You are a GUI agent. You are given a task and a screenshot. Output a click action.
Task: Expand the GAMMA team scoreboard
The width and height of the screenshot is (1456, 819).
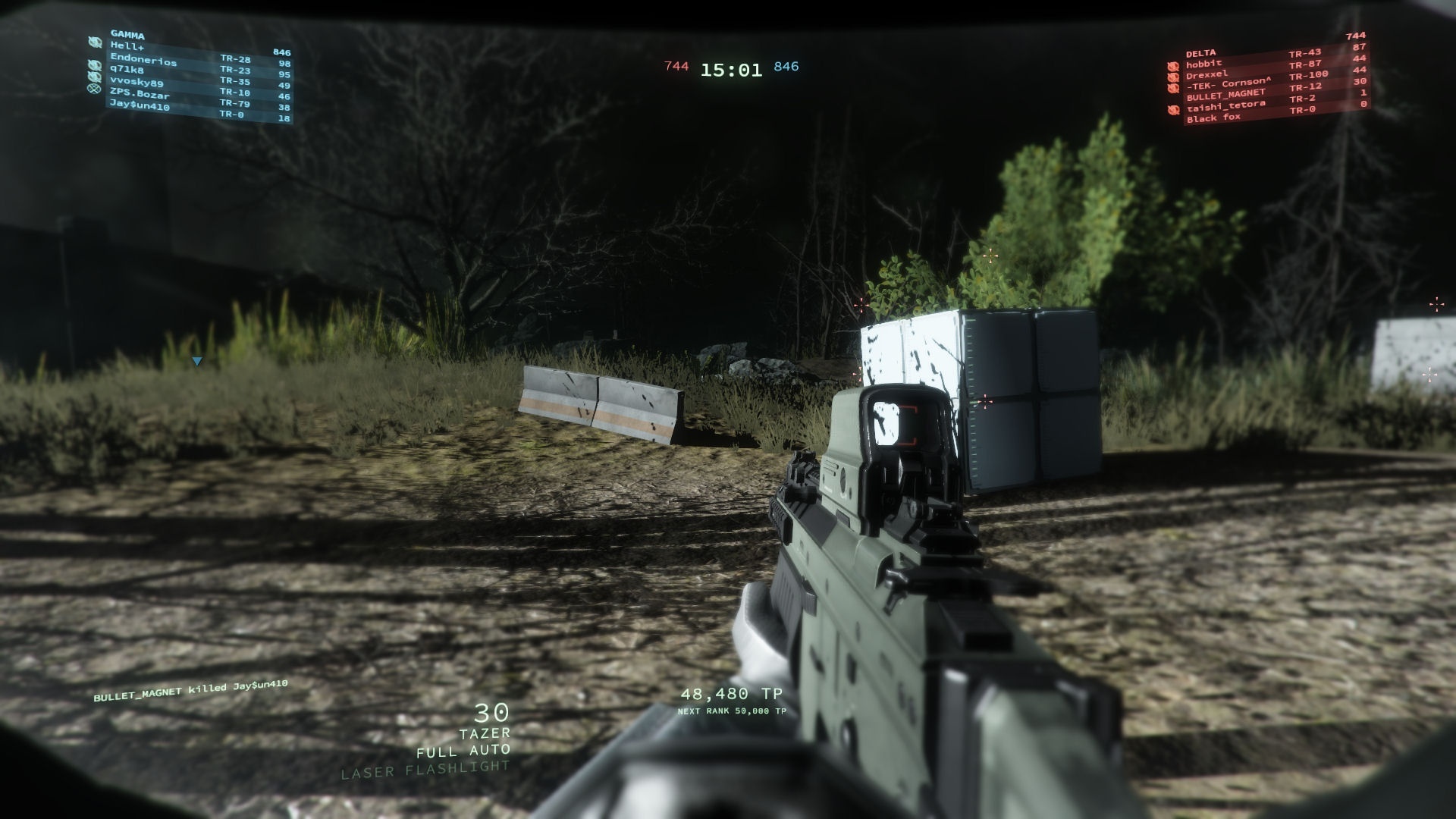(x=126, y=34)
